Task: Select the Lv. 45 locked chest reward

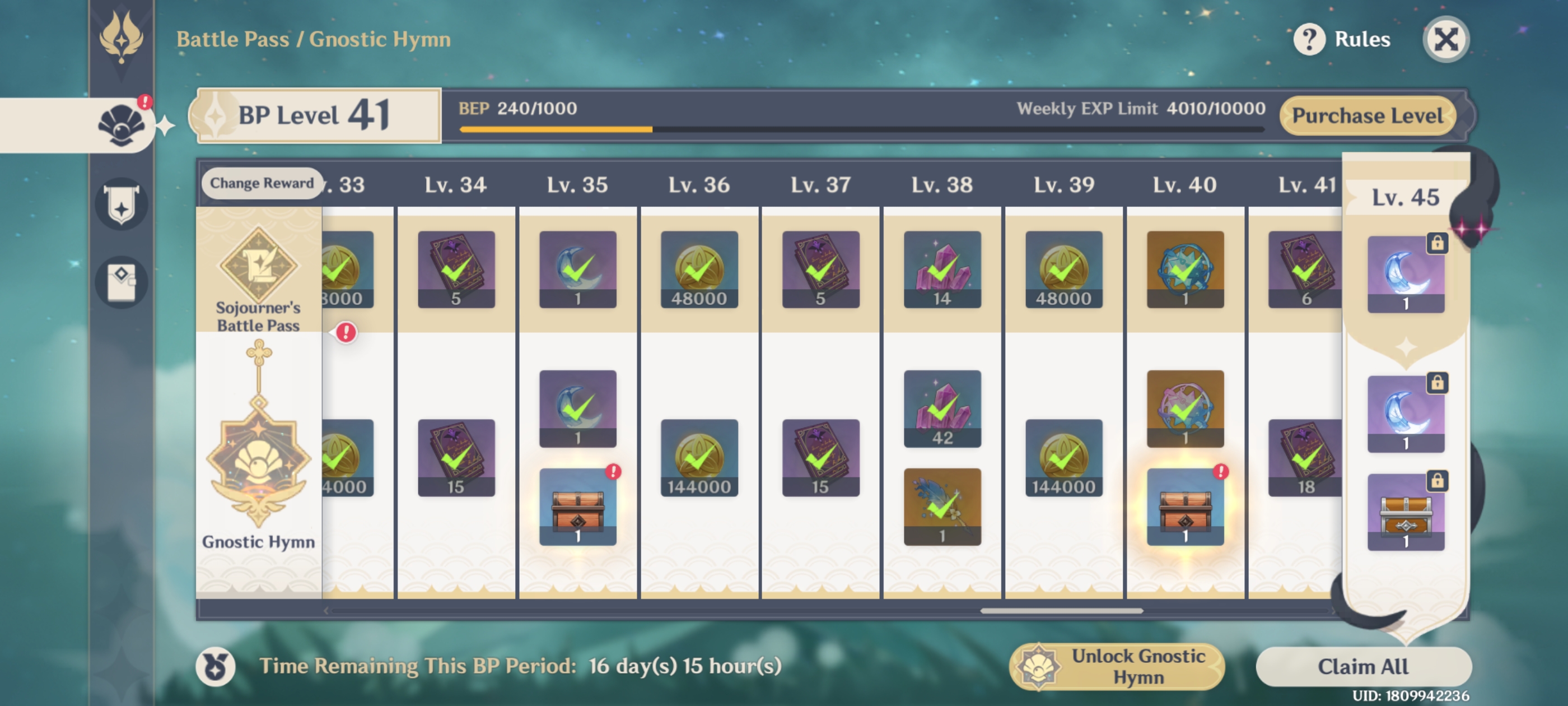Action: pyautogui.click(x=1406, y=512)
